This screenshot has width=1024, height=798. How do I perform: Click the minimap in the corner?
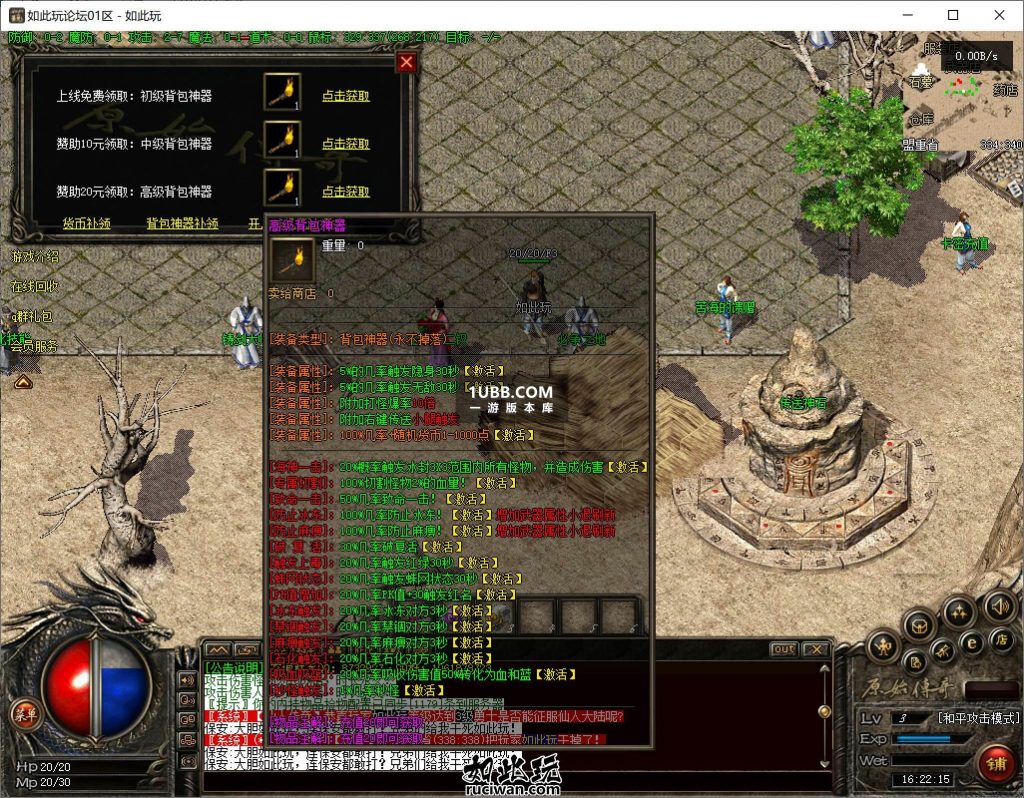point(962,97)
